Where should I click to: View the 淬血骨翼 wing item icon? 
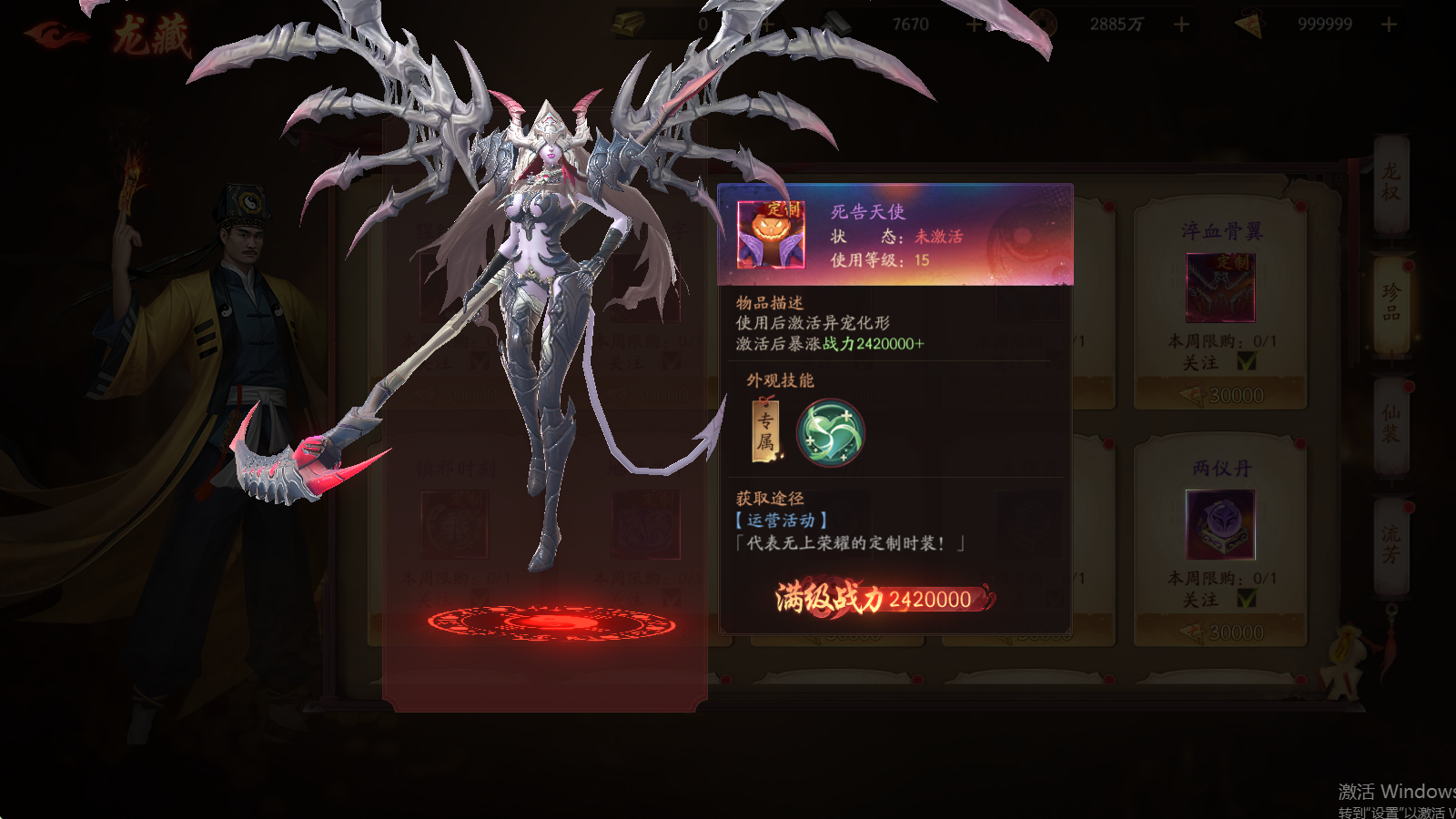(x=1219, y=287)
